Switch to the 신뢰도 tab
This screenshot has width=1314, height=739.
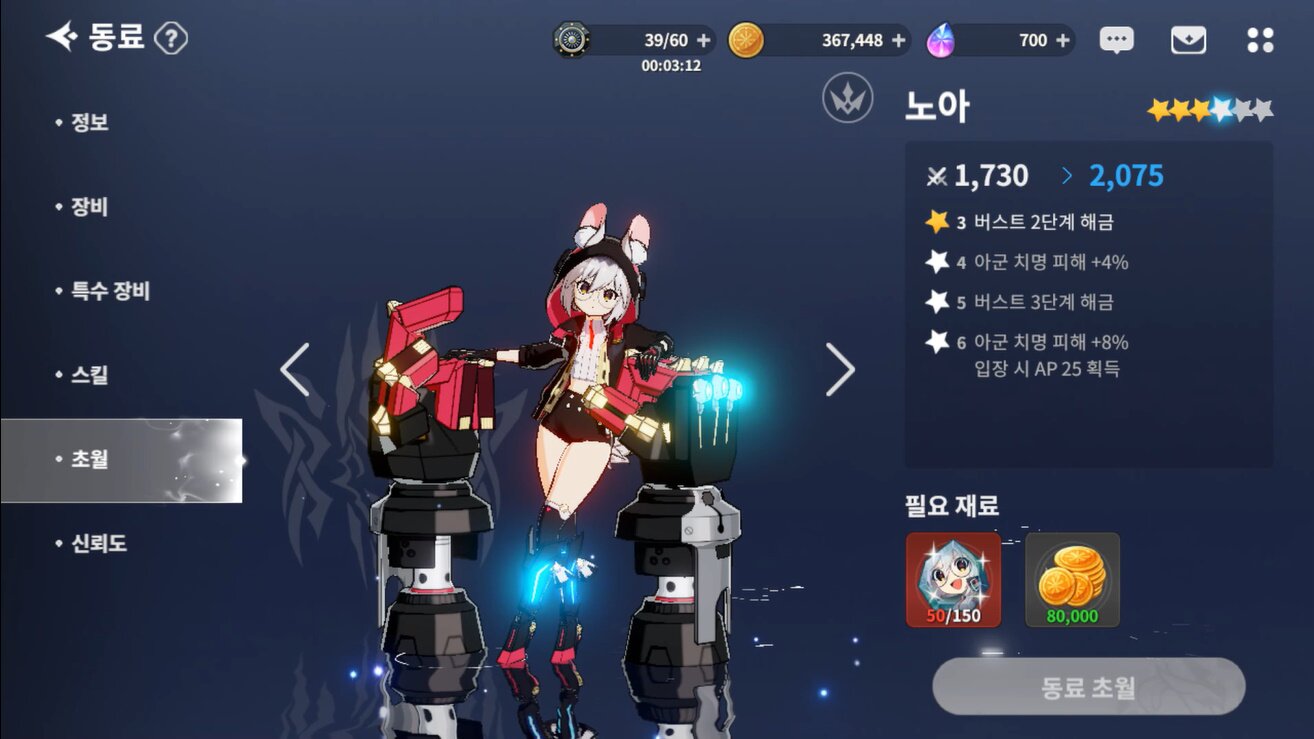[x=98, y=544]
